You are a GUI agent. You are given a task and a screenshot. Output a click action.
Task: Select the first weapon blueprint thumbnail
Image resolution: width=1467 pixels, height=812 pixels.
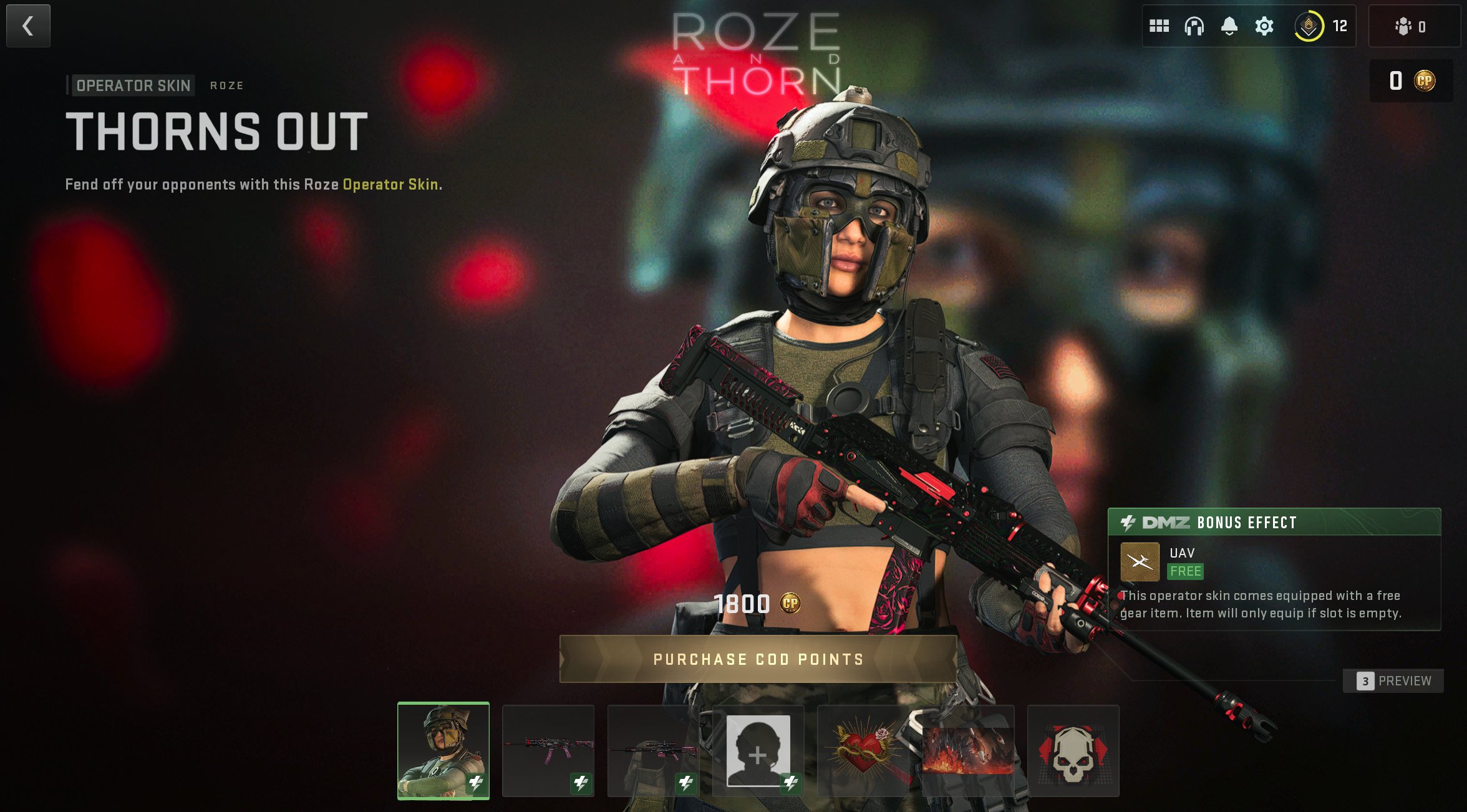coord(548,750)
